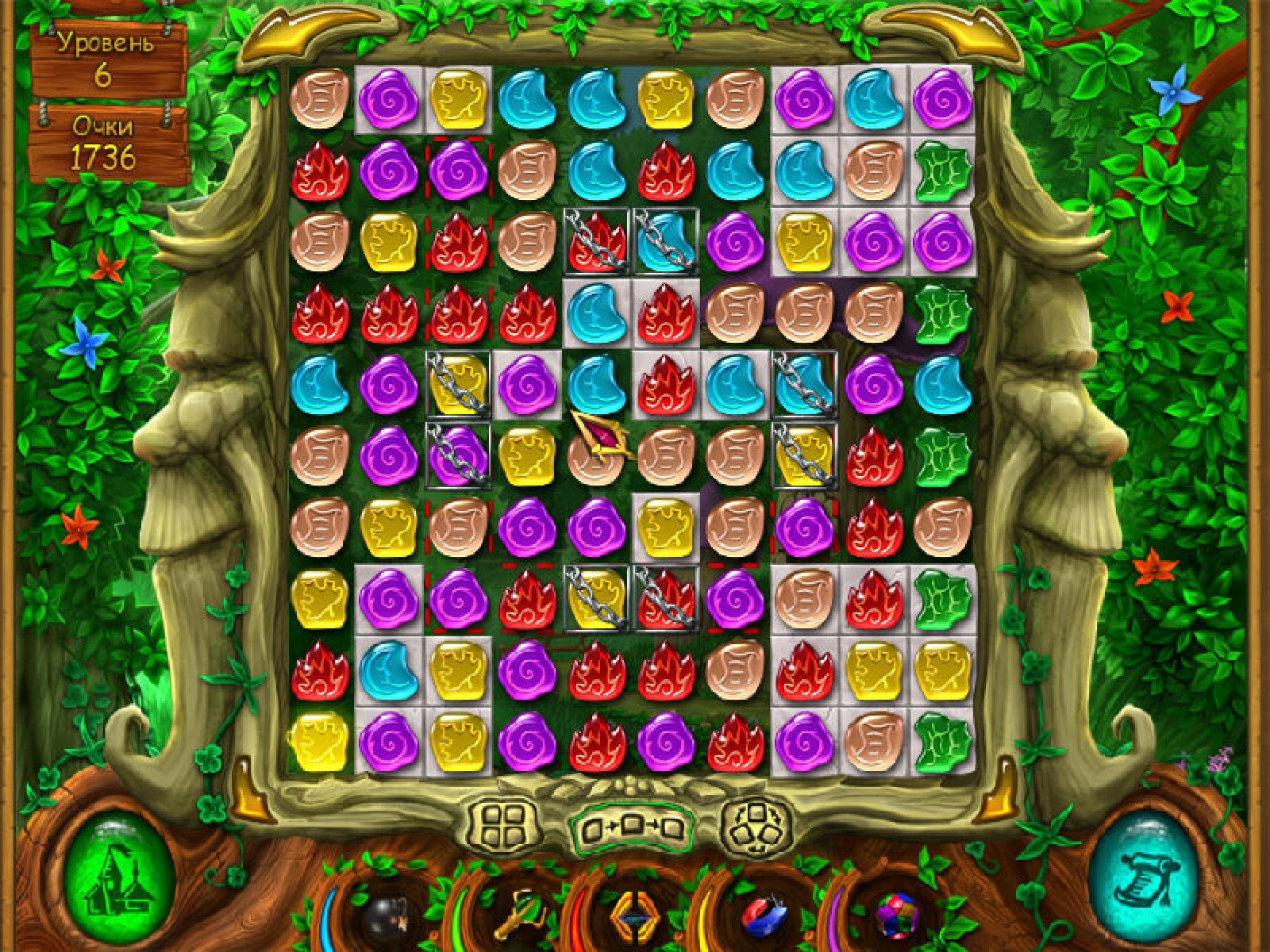Switch to the rotating tiles mode
The image size is (1270, 952).
click(x=756, y=826)
